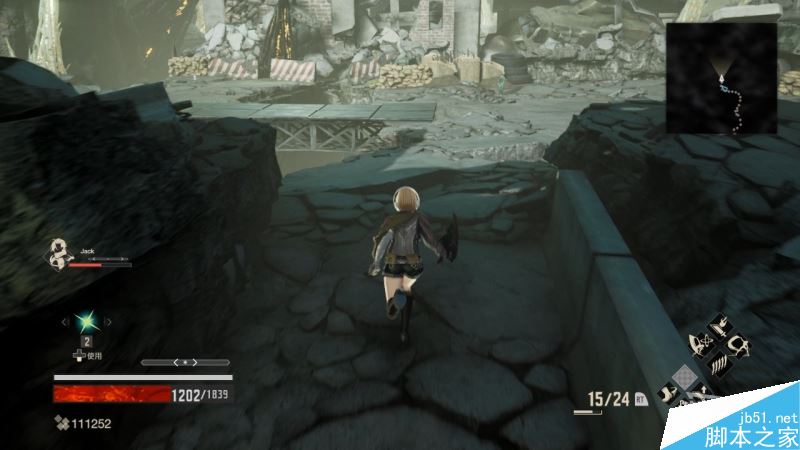Select companion Jack's portrait icon
Viewport: 800px width, 450px height.
pyautogui.click(x=58, y=254)
